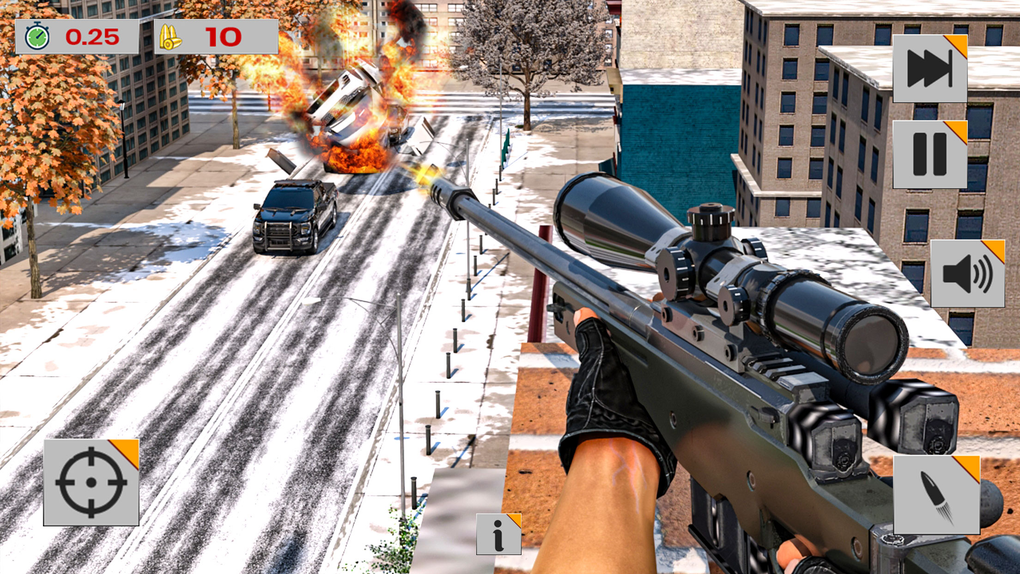Pause the game
Viewport: 1020px width, 574px height.
coord(929,154)
